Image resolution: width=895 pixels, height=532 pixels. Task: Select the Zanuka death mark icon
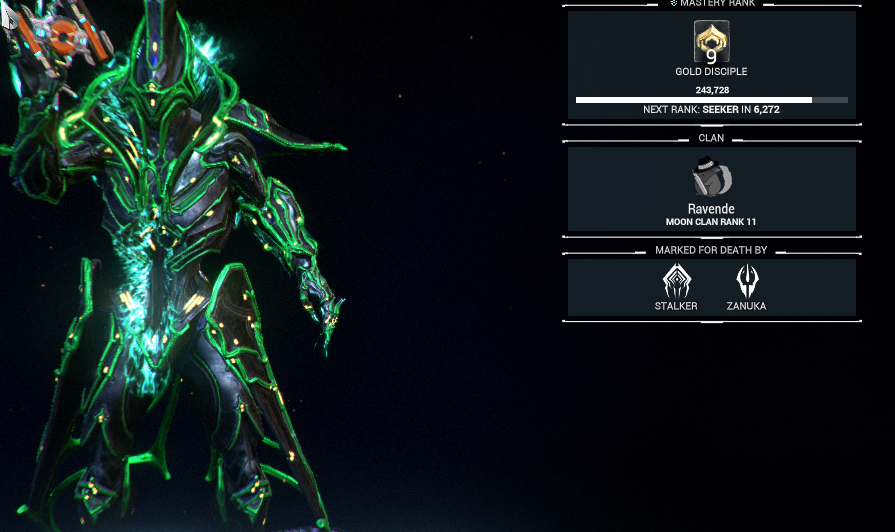746,281
